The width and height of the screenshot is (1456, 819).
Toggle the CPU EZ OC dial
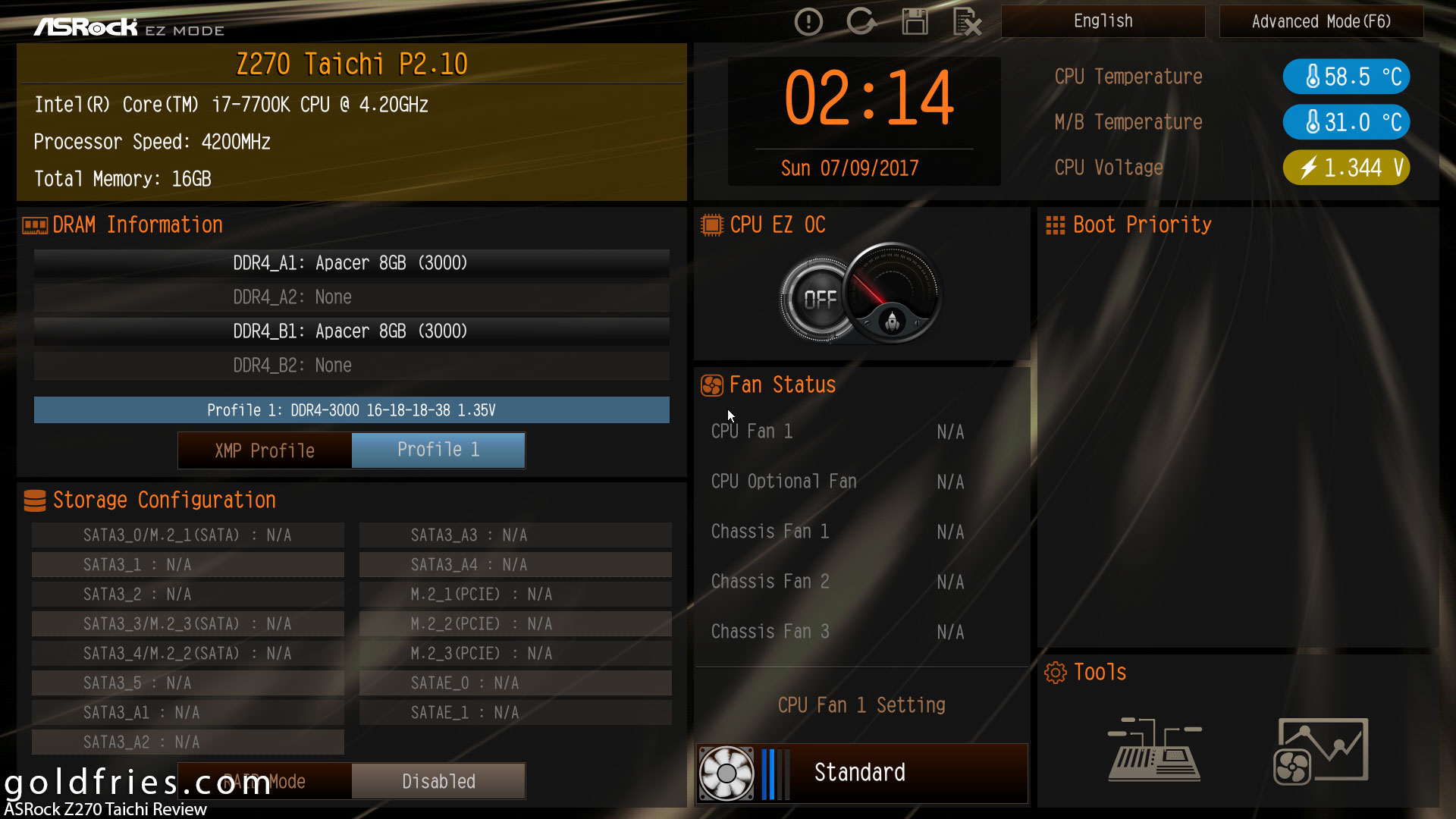[x=861, y=294]
